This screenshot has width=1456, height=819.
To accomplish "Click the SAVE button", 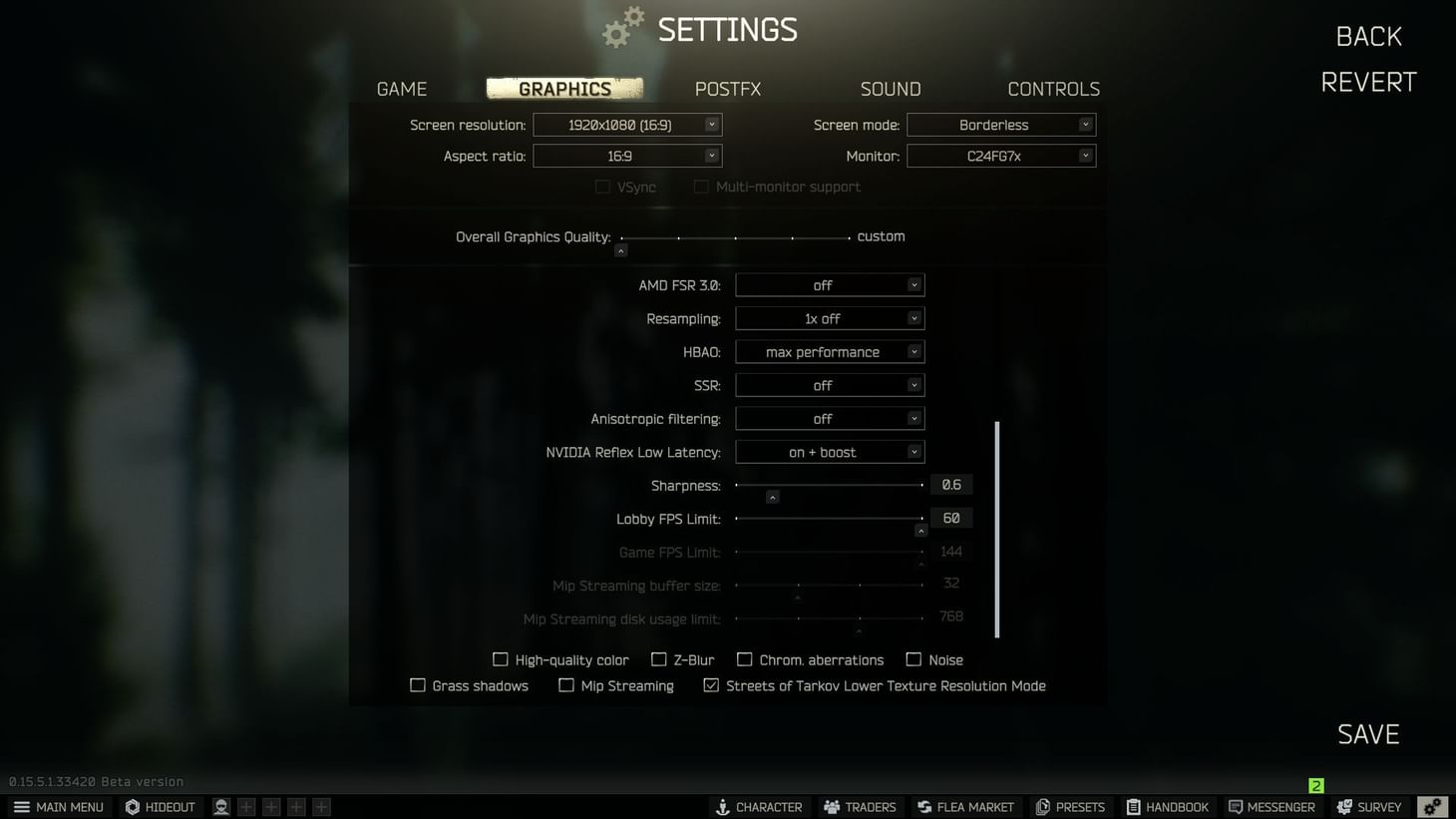I will click(x=1367, y=733).
